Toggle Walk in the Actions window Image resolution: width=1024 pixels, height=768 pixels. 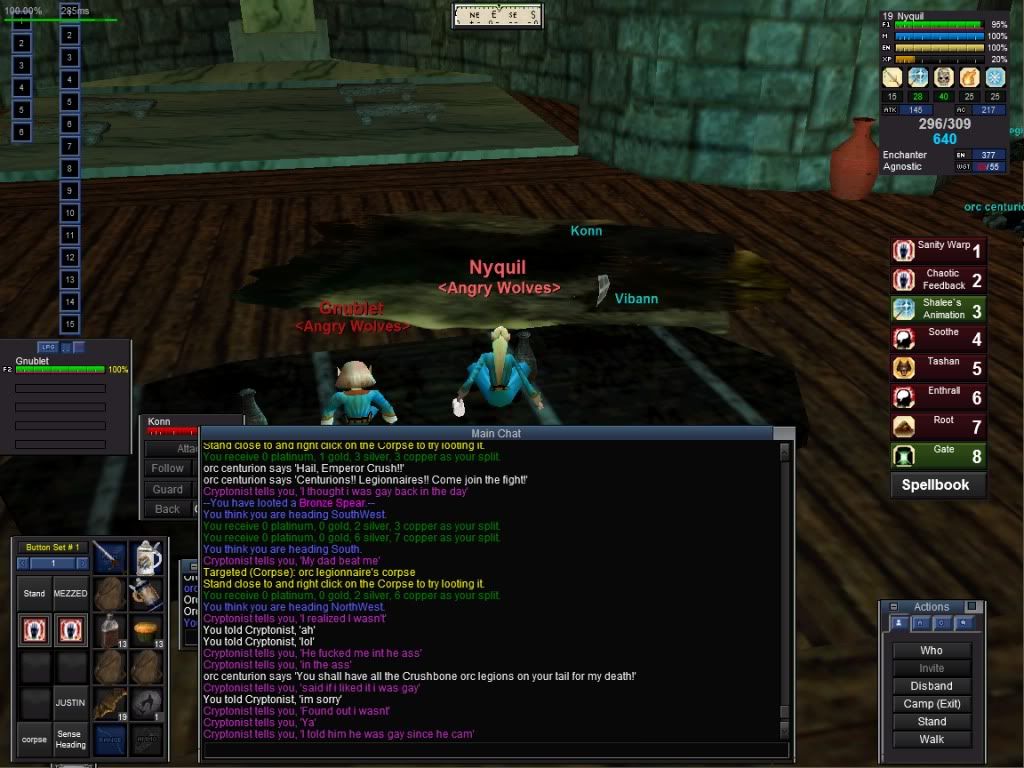(931, 740)
